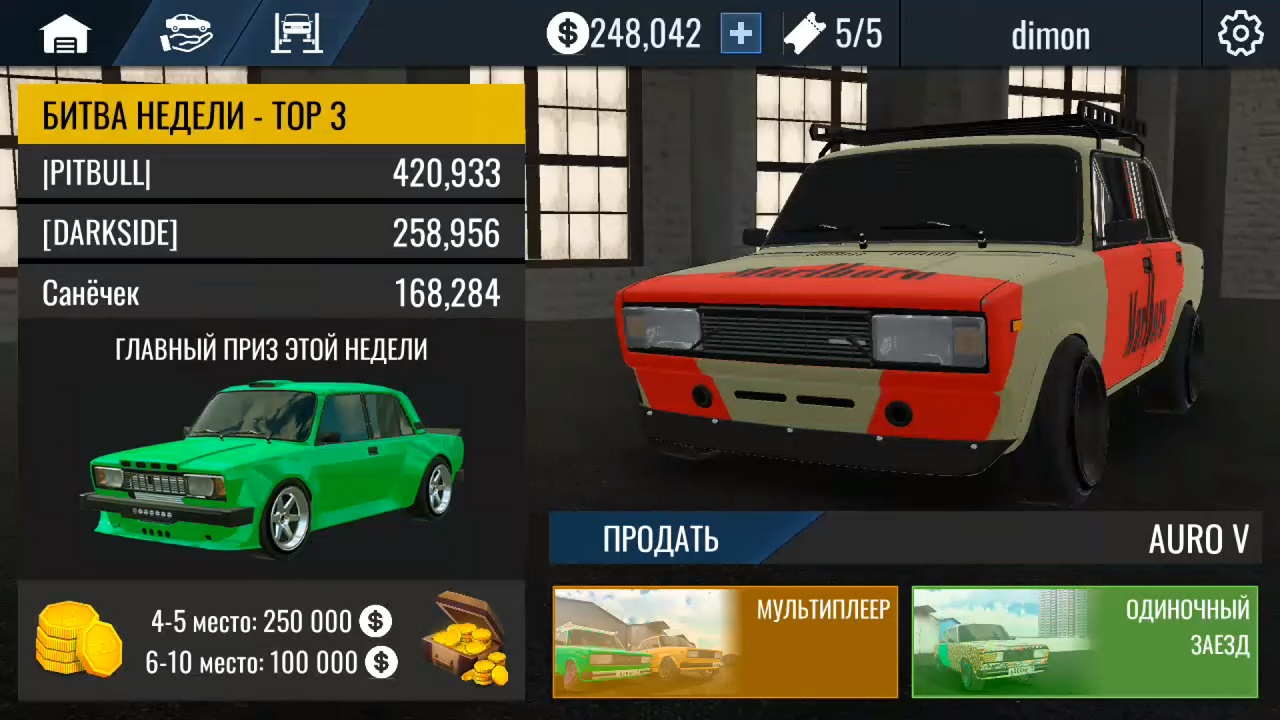Open the БИТВА НЕДЕЛИ - TOP 3 header
Screen dimensions: 1280x720
click(271, 115)
